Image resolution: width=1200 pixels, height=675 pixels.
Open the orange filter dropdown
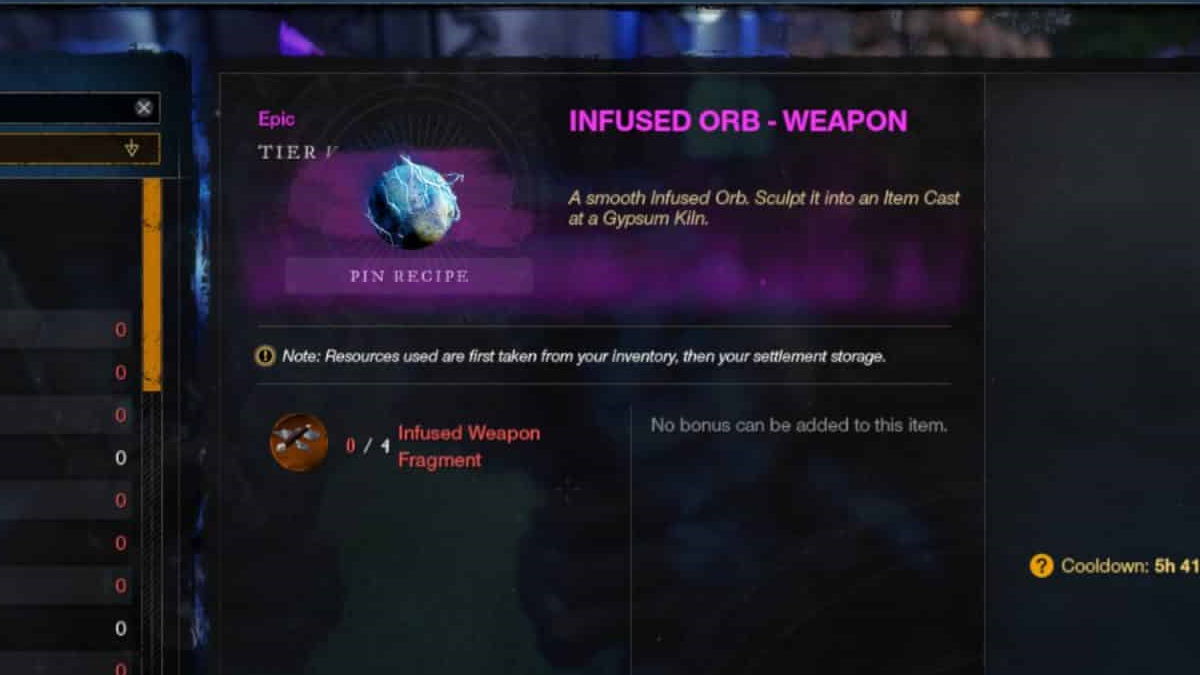tap(78, 150)
